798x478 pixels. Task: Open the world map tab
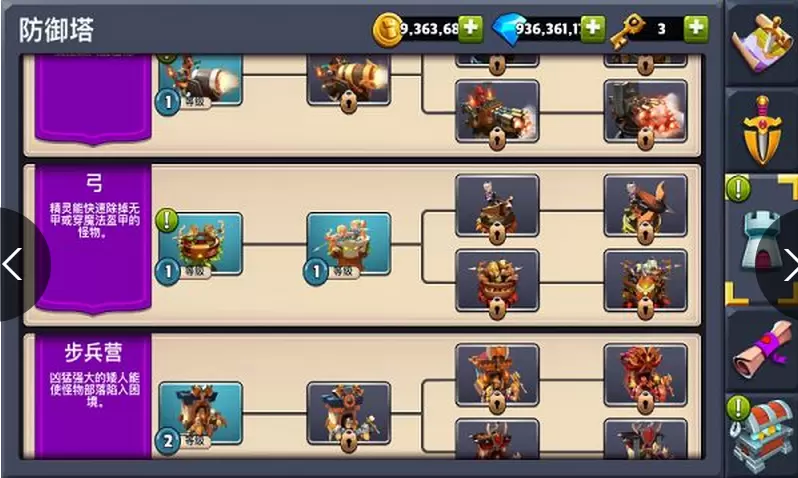coord(762,43)
